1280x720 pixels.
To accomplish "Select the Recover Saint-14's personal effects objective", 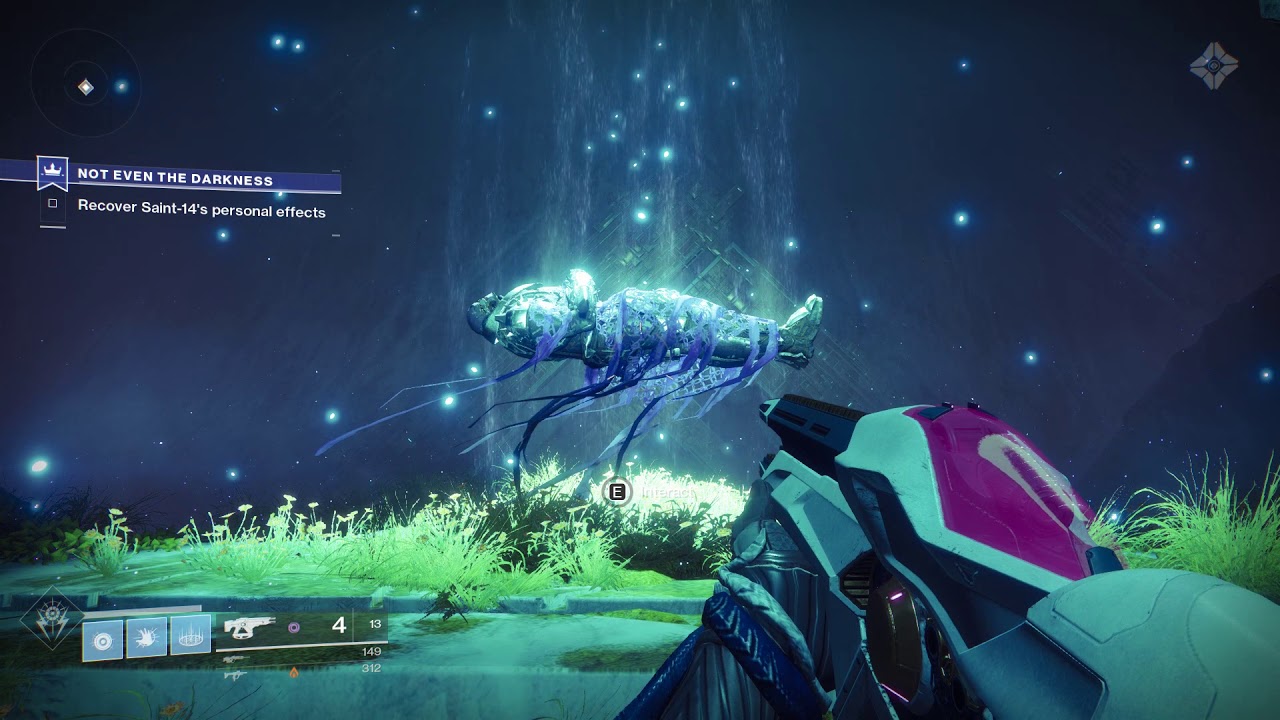I will [201, 210].
